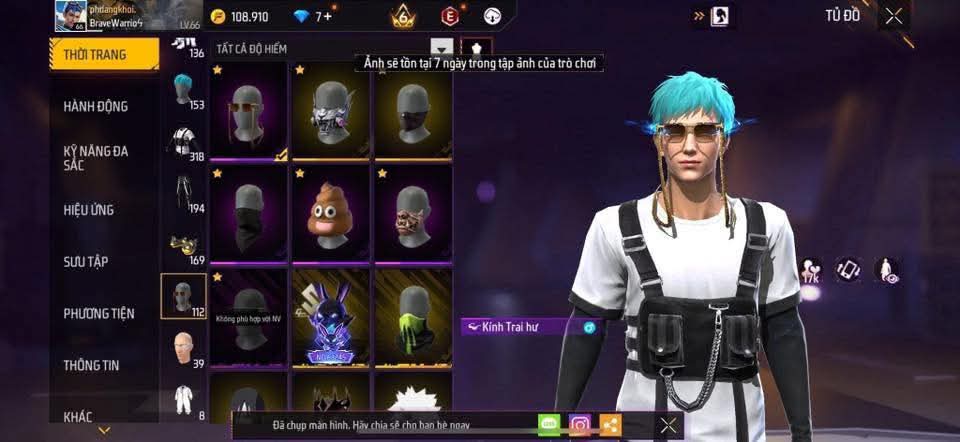Screen dimensions: 960x442
Task: Share the screenshot to Instagram
Action: (580, 425)
